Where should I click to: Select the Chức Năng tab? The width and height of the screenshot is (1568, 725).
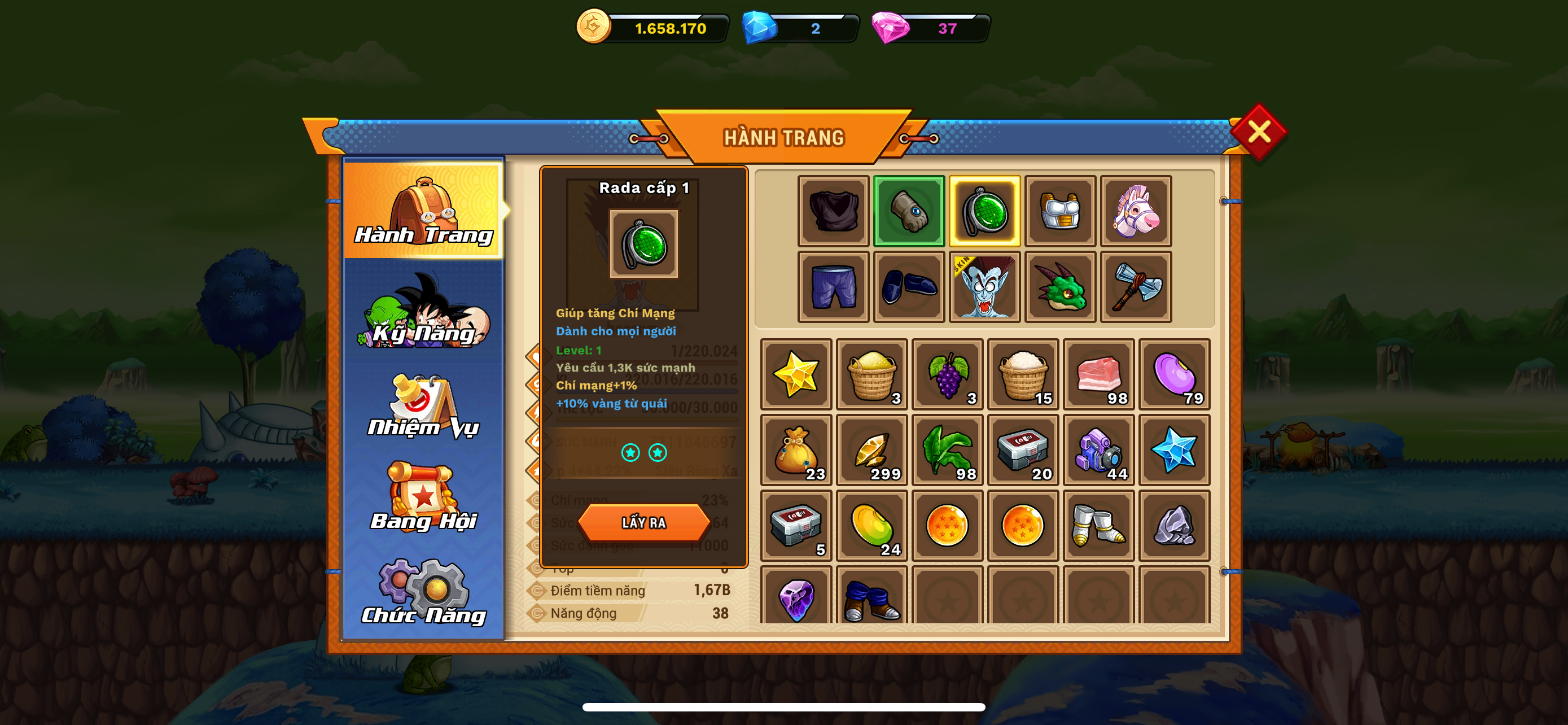coord(424,592)
